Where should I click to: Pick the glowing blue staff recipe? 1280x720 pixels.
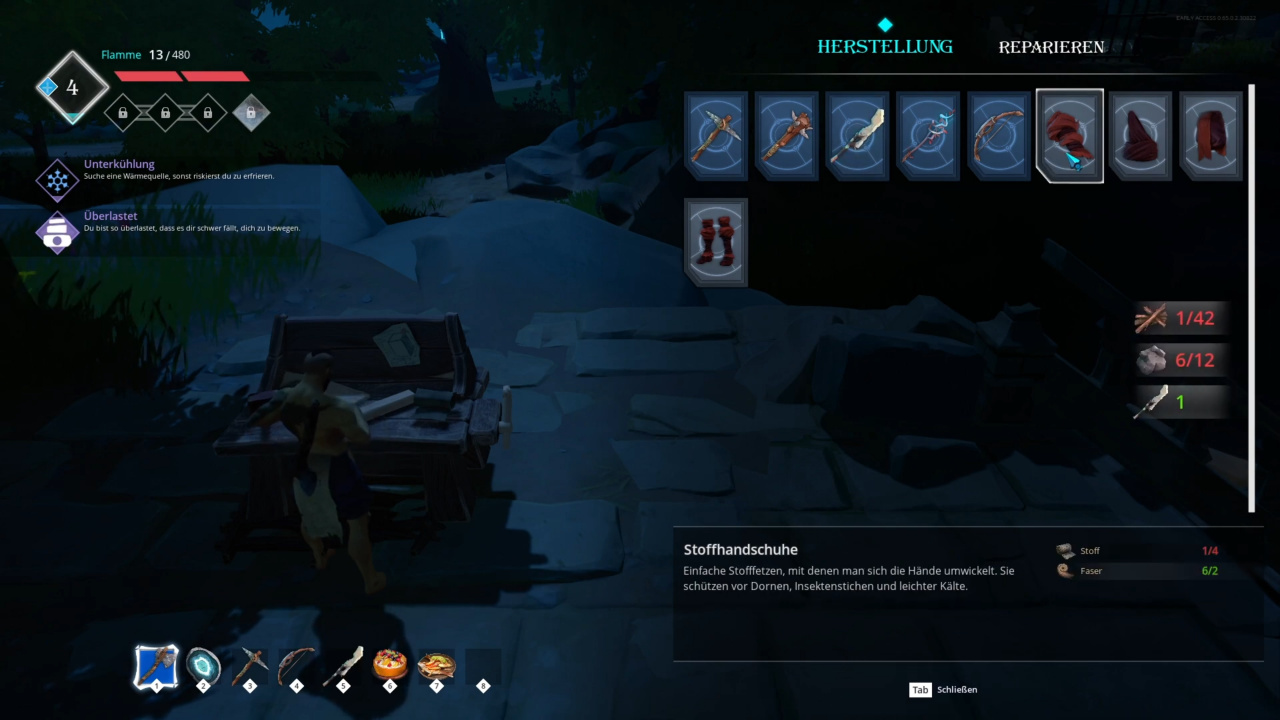927,136
